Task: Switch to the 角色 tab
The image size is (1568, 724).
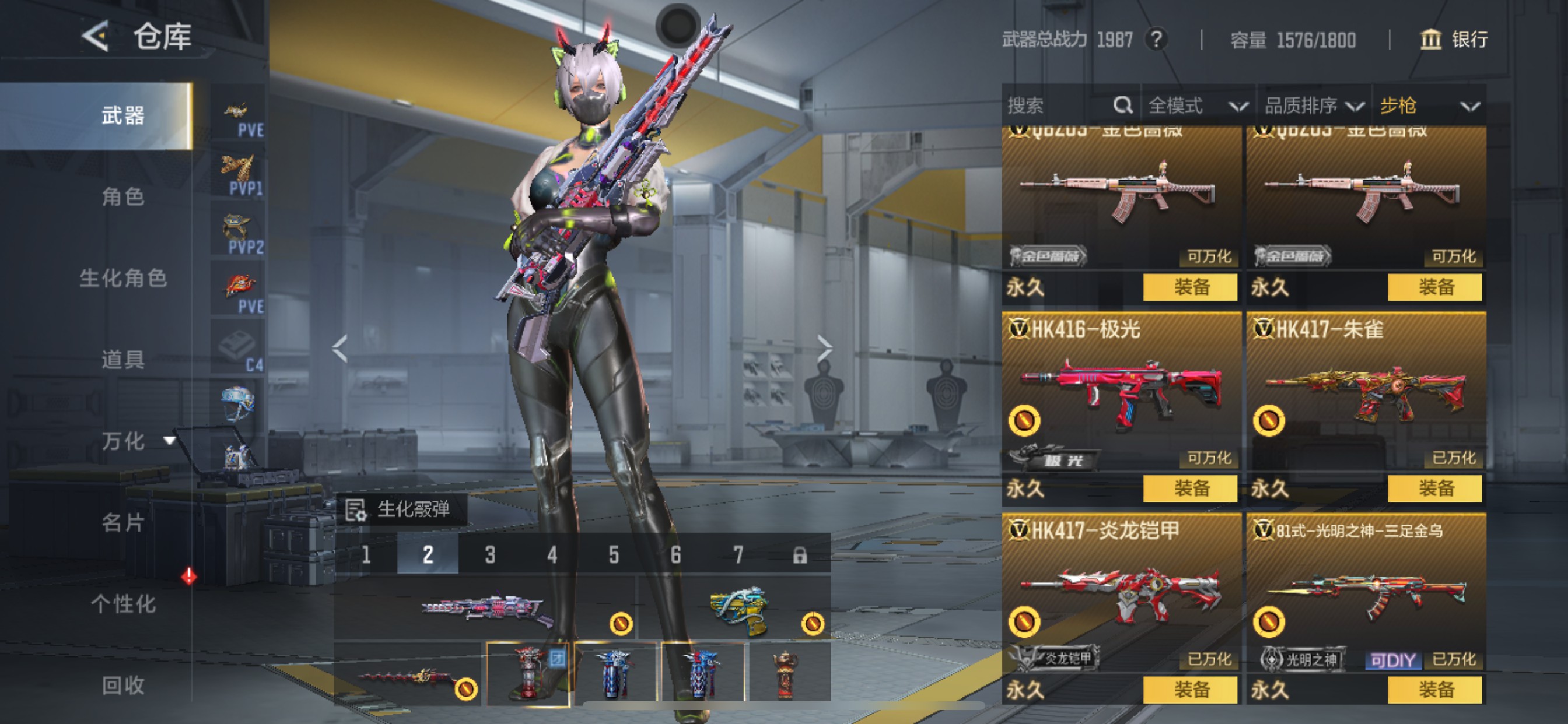Action: click(x=123, y=196)
